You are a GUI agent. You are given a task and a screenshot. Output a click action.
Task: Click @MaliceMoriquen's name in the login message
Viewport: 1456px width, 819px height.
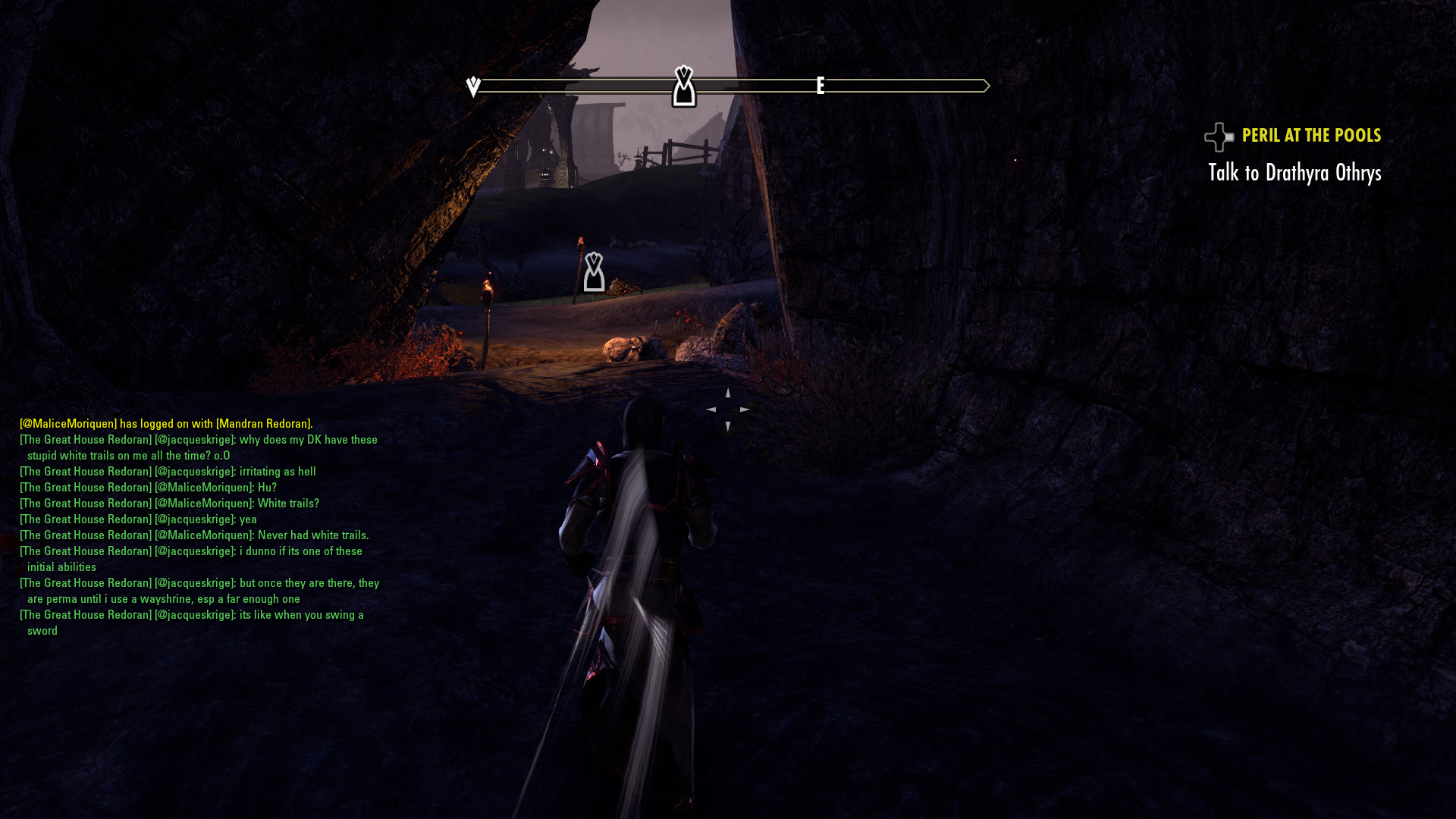[x=68, y=424]
